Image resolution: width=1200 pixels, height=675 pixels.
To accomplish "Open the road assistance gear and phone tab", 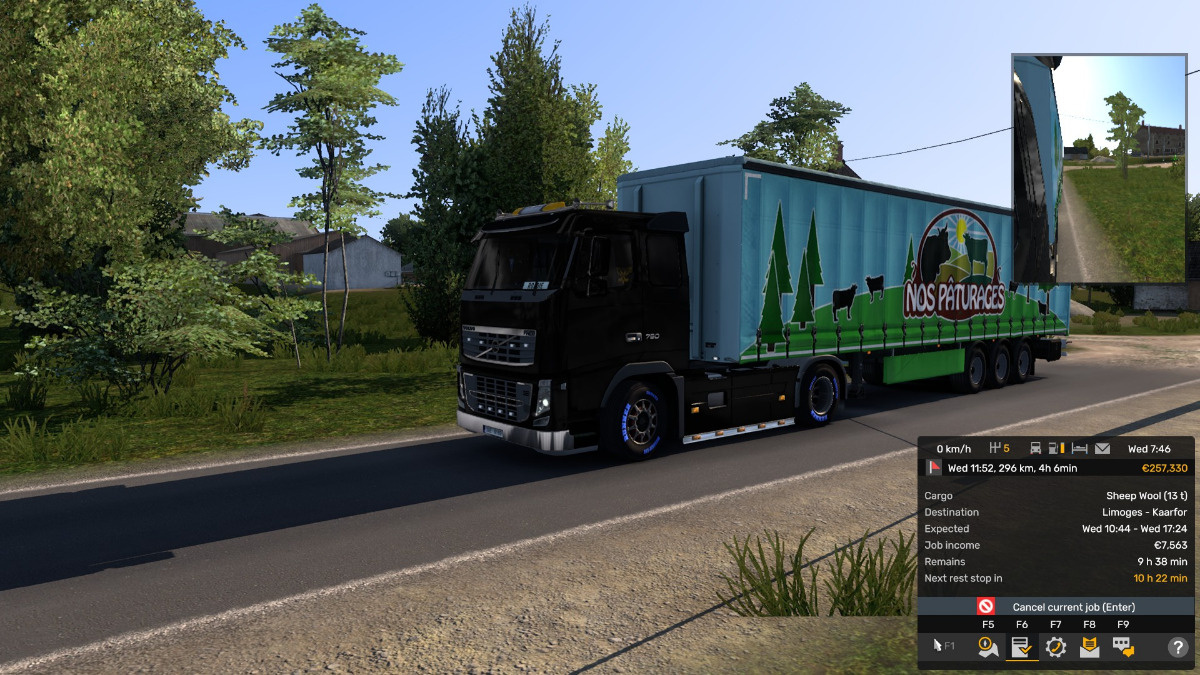I will (x=1056, y=647).
